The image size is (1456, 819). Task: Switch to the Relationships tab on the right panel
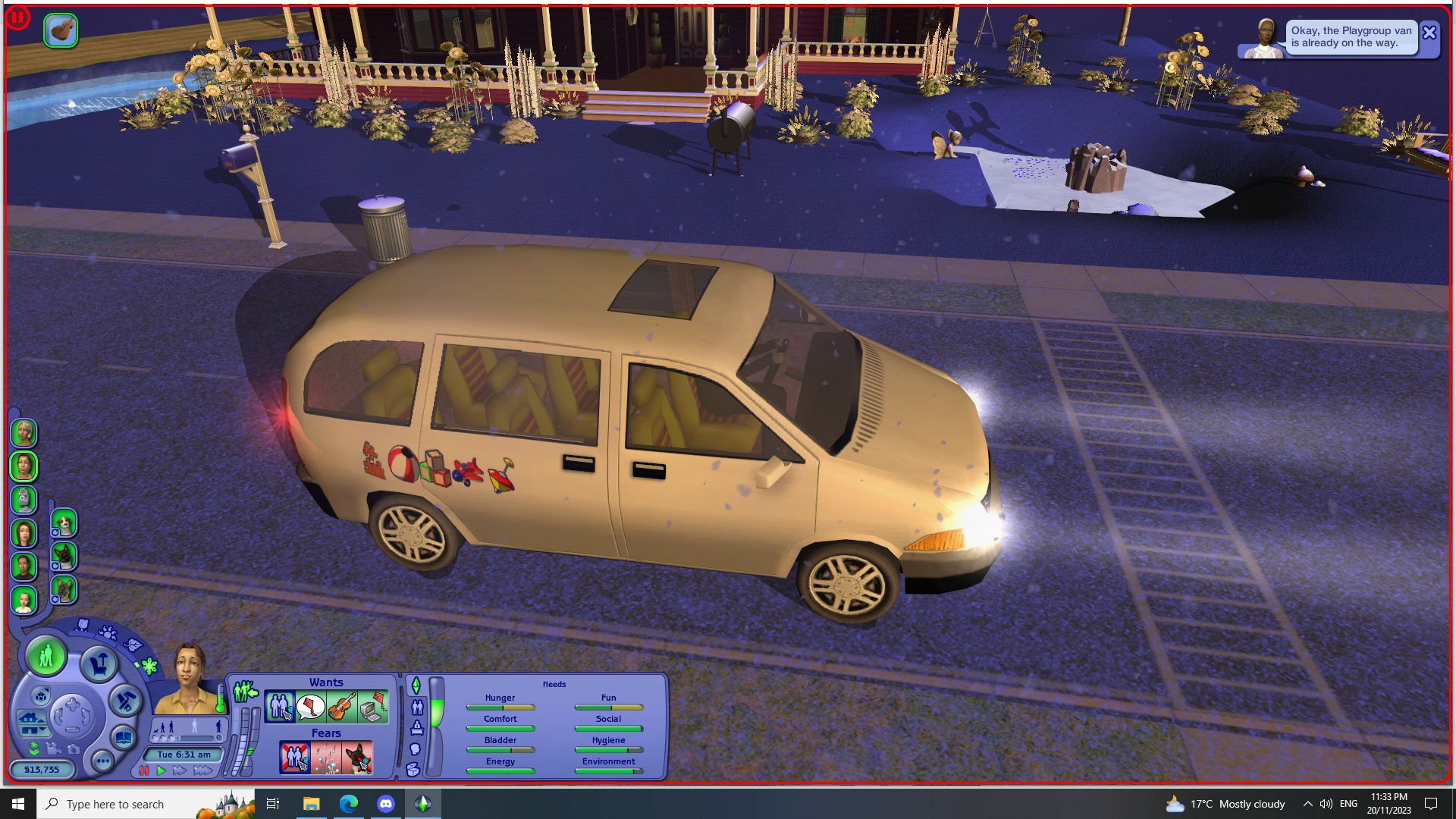[417, 708]
